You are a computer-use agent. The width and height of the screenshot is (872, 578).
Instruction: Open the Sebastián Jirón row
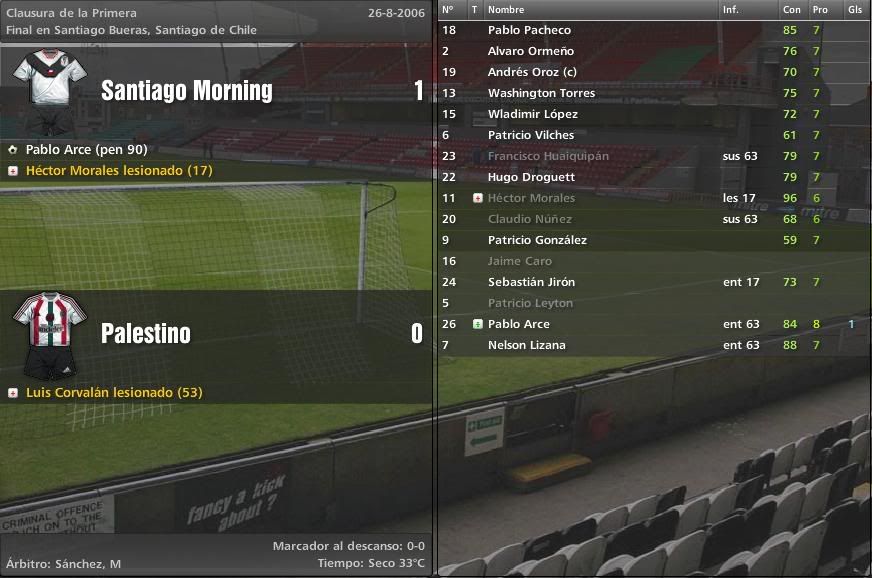click(531, 282)
